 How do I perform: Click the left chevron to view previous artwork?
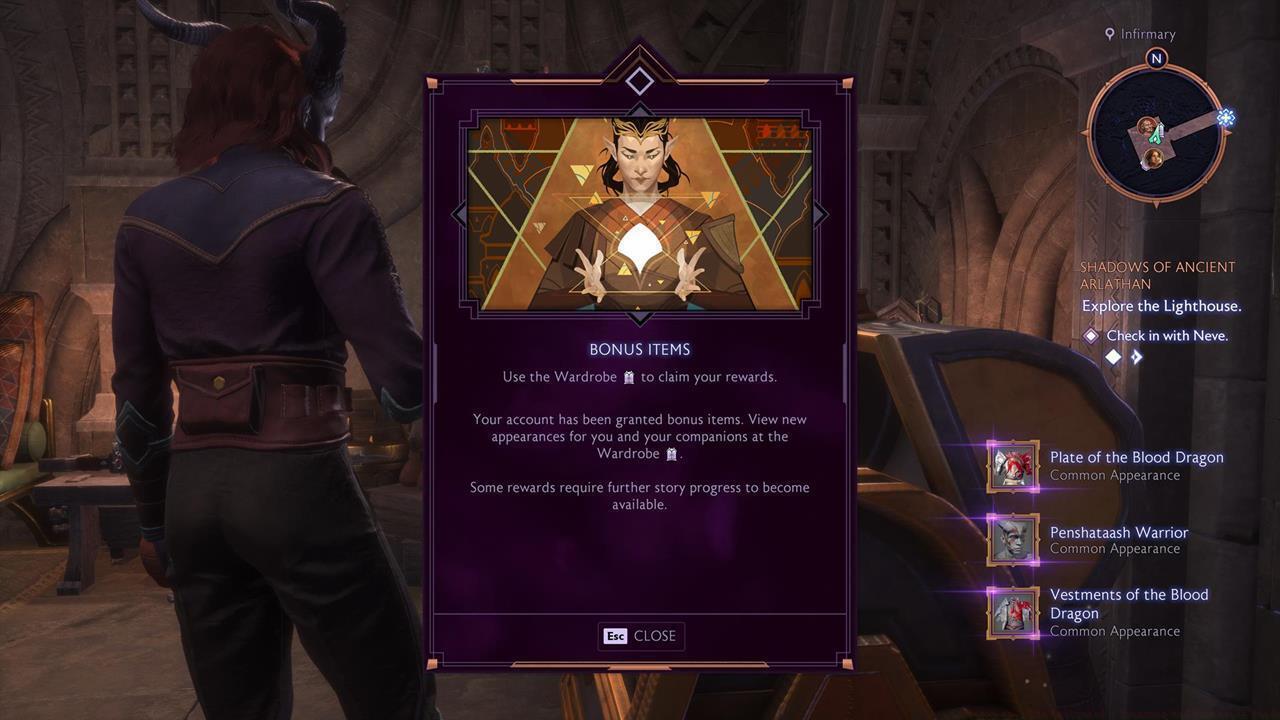click(x=460, y=214)
